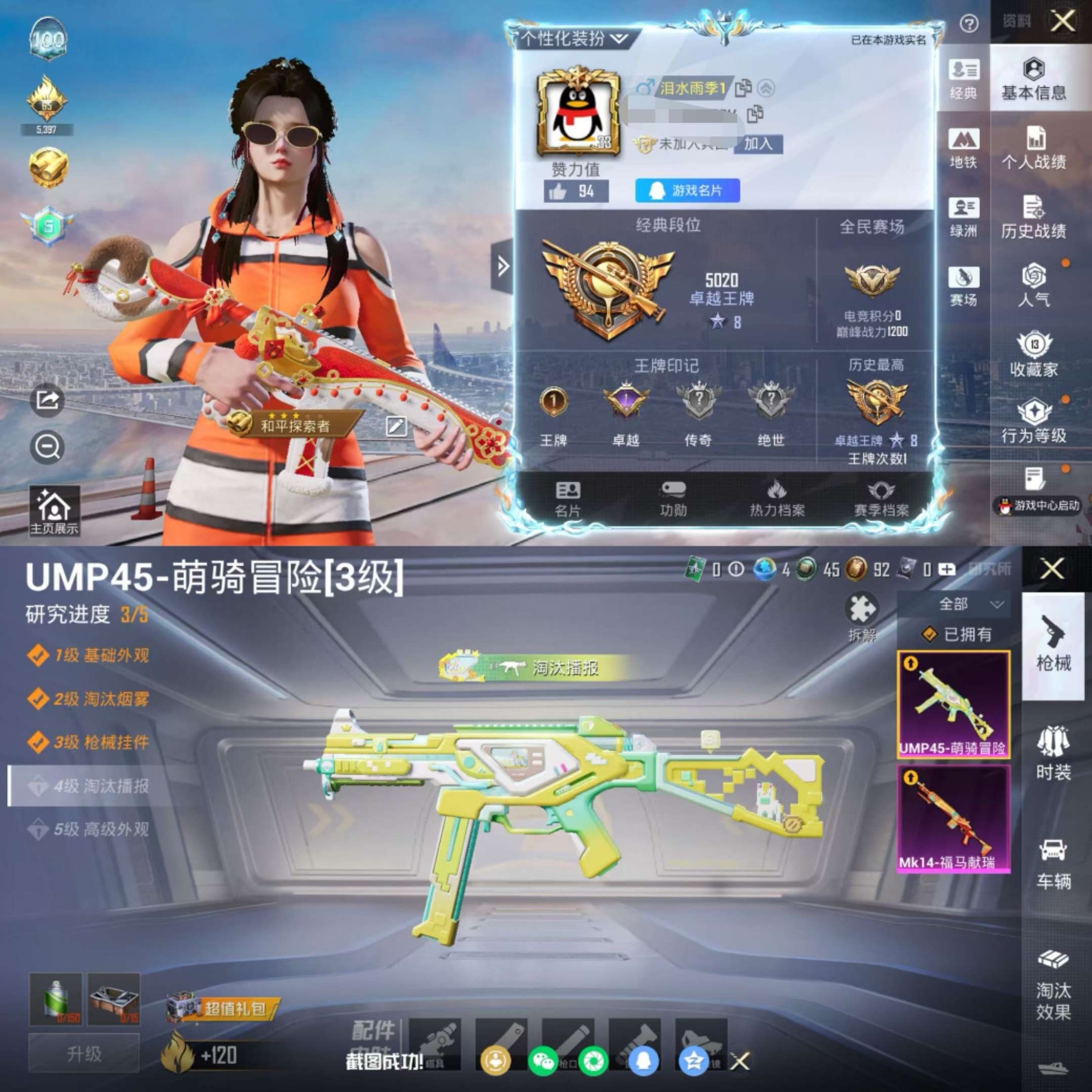The height and width of the screenshot is (1092, 1092).
Task: View the 行为等级 tab
Action: pos(1033,421)
